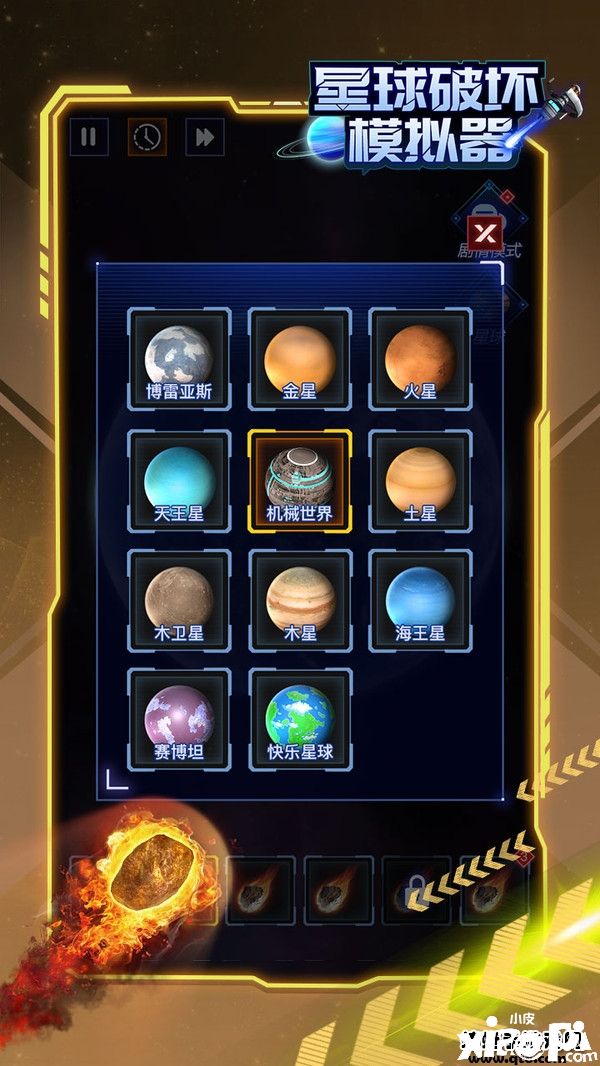Viewport: 600px width, 1066px height.
Task: Pick the 木卫星 planet tile
Action: tap(179, 600)
